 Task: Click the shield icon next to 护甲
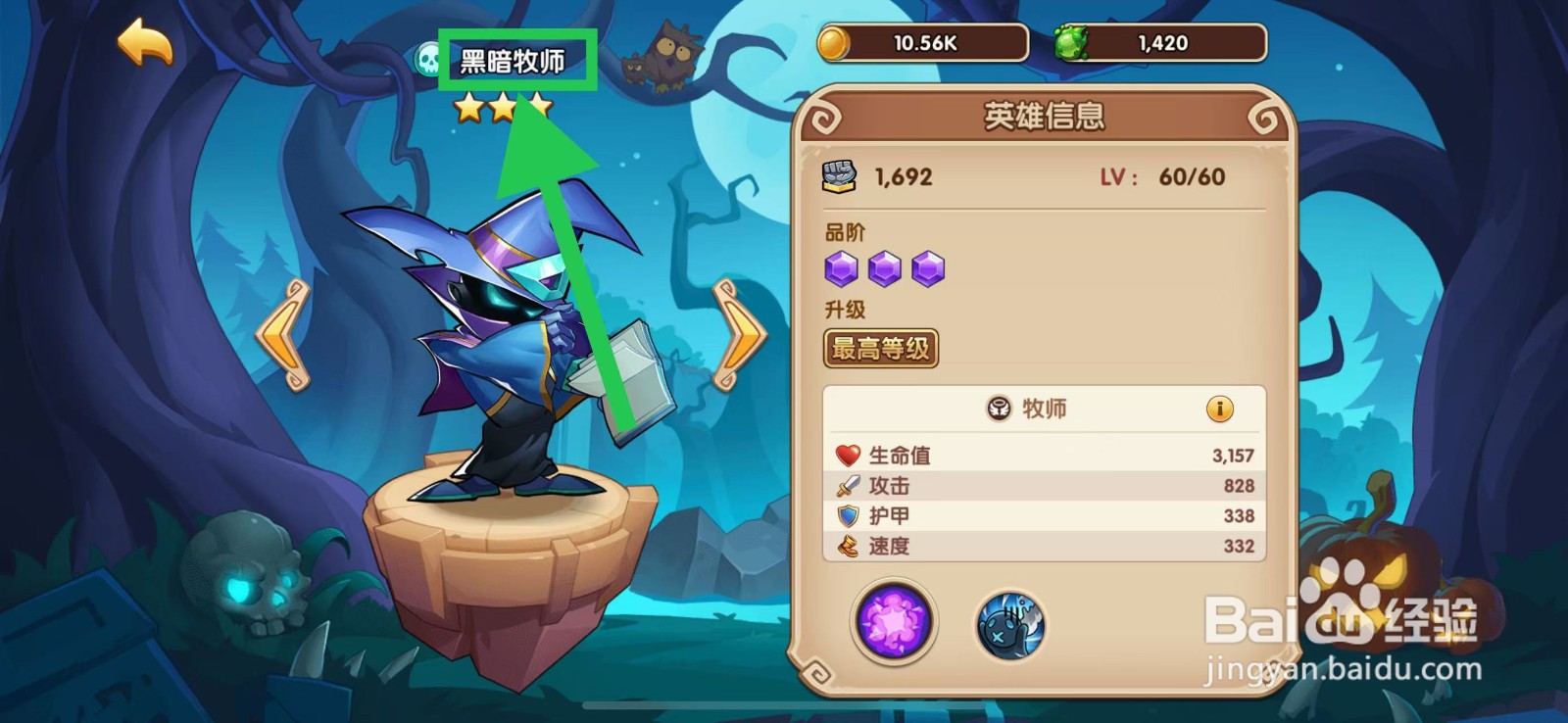[849, 515]
